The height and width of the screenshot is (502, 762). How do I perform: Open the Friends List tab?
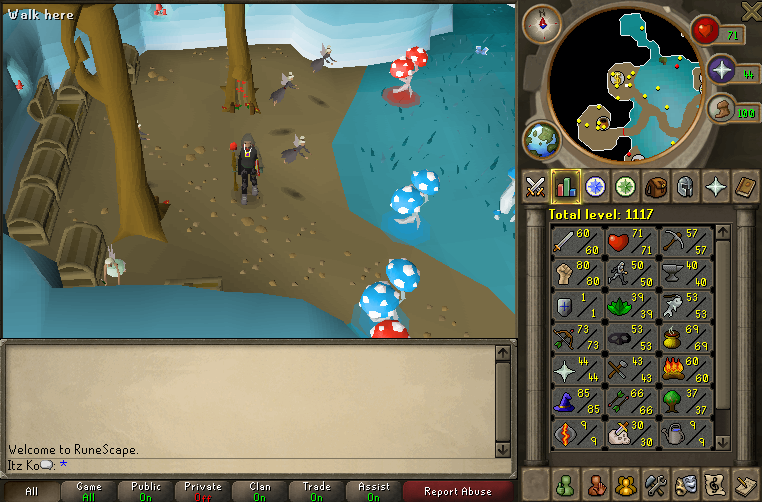pos(565,482)
